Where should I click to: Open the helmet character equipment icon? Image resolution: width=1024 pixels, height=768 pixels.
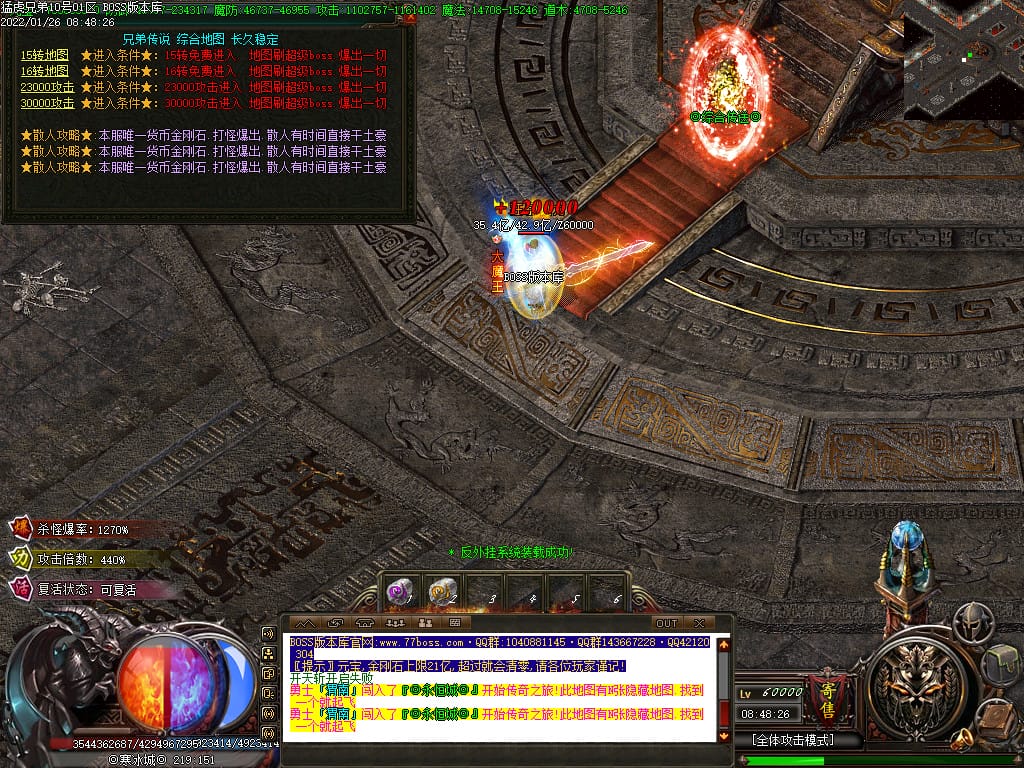(971, 622)
